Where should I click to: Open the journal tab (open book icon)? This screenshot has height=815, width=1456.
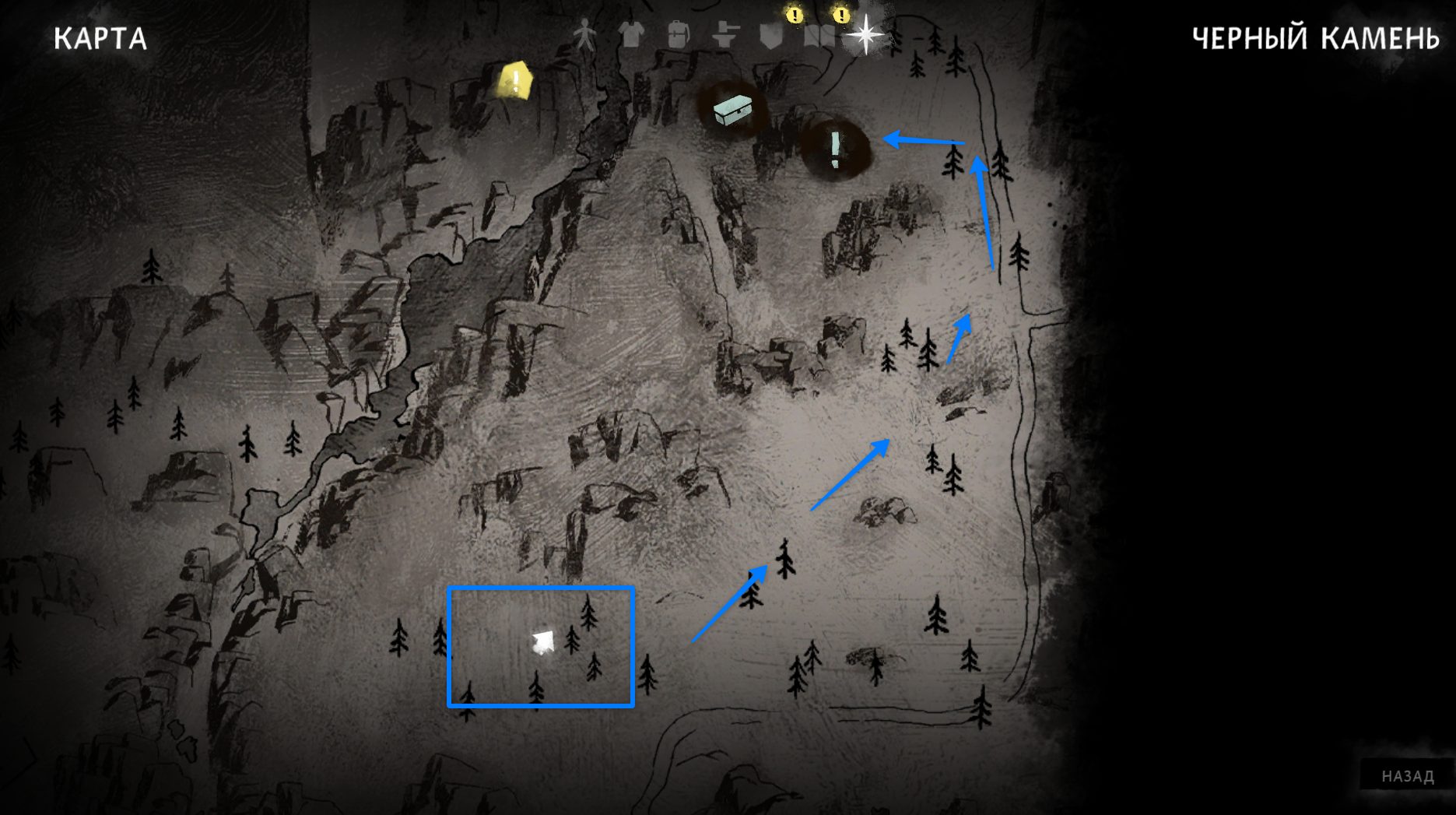tap(818, 36)
